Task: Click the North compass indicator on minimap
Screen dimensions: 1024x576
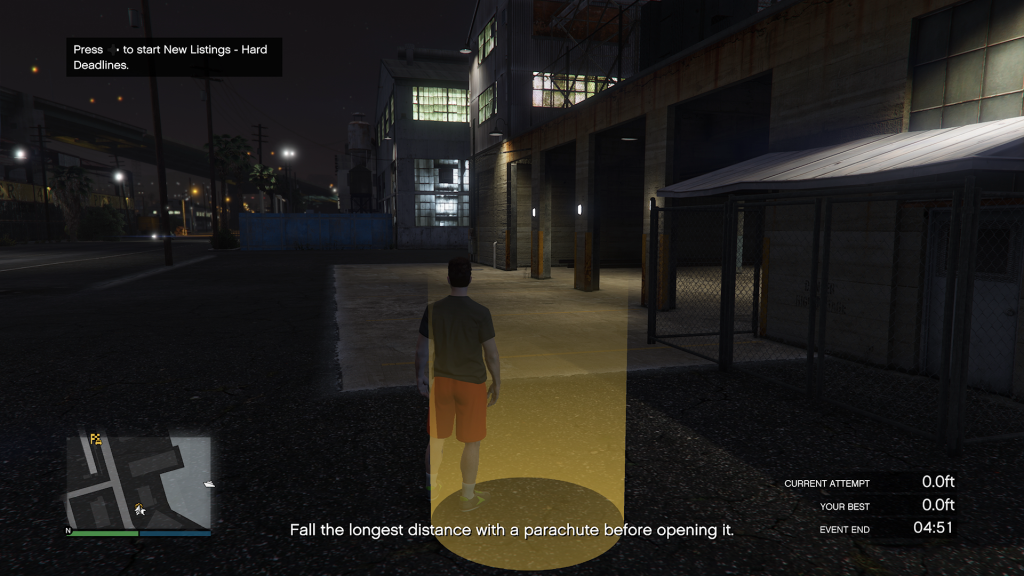Action: [x=68, y=531]
